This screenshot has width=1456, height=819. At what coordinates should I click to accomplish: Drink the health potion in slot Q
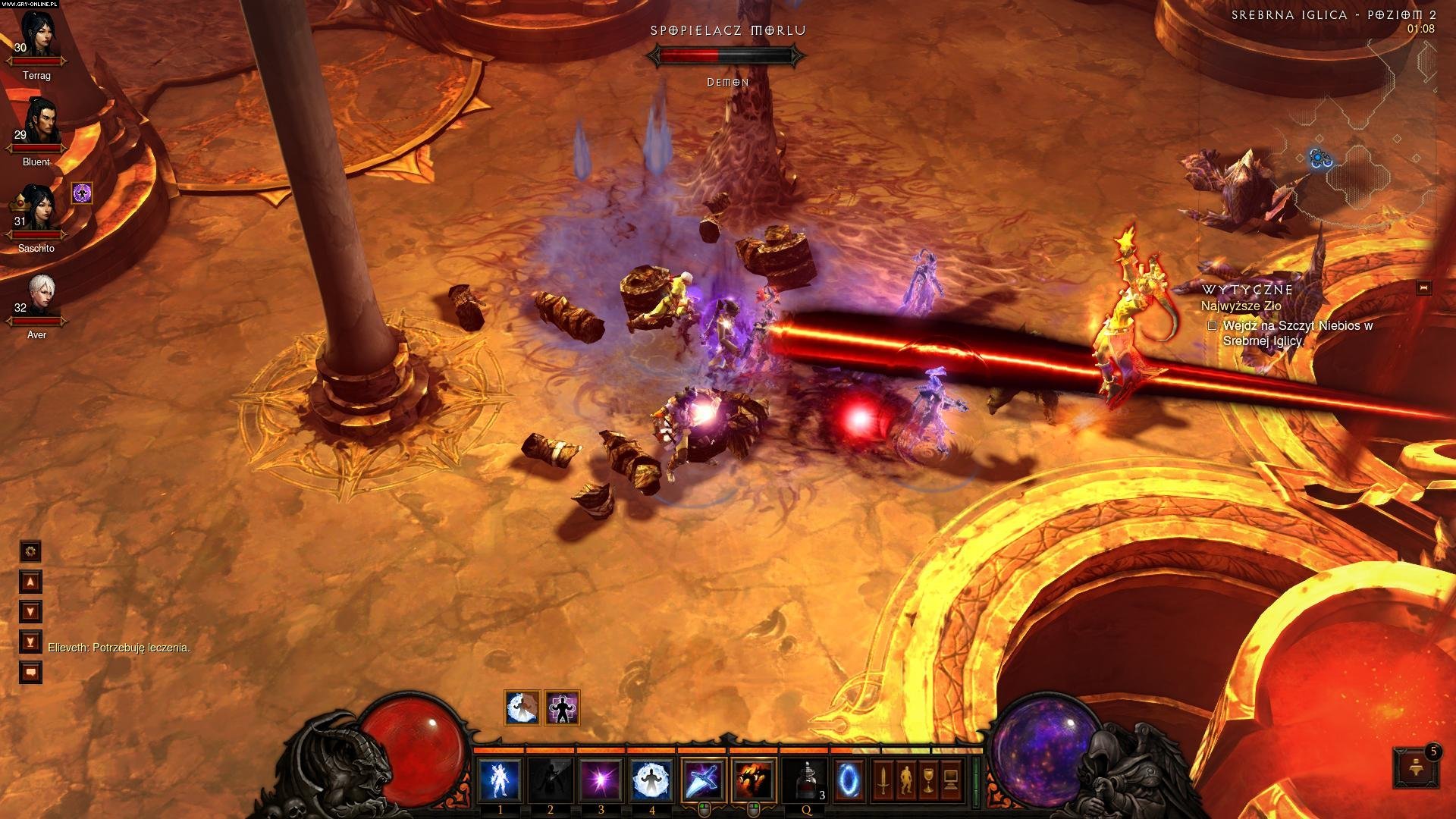pos(806,780)
